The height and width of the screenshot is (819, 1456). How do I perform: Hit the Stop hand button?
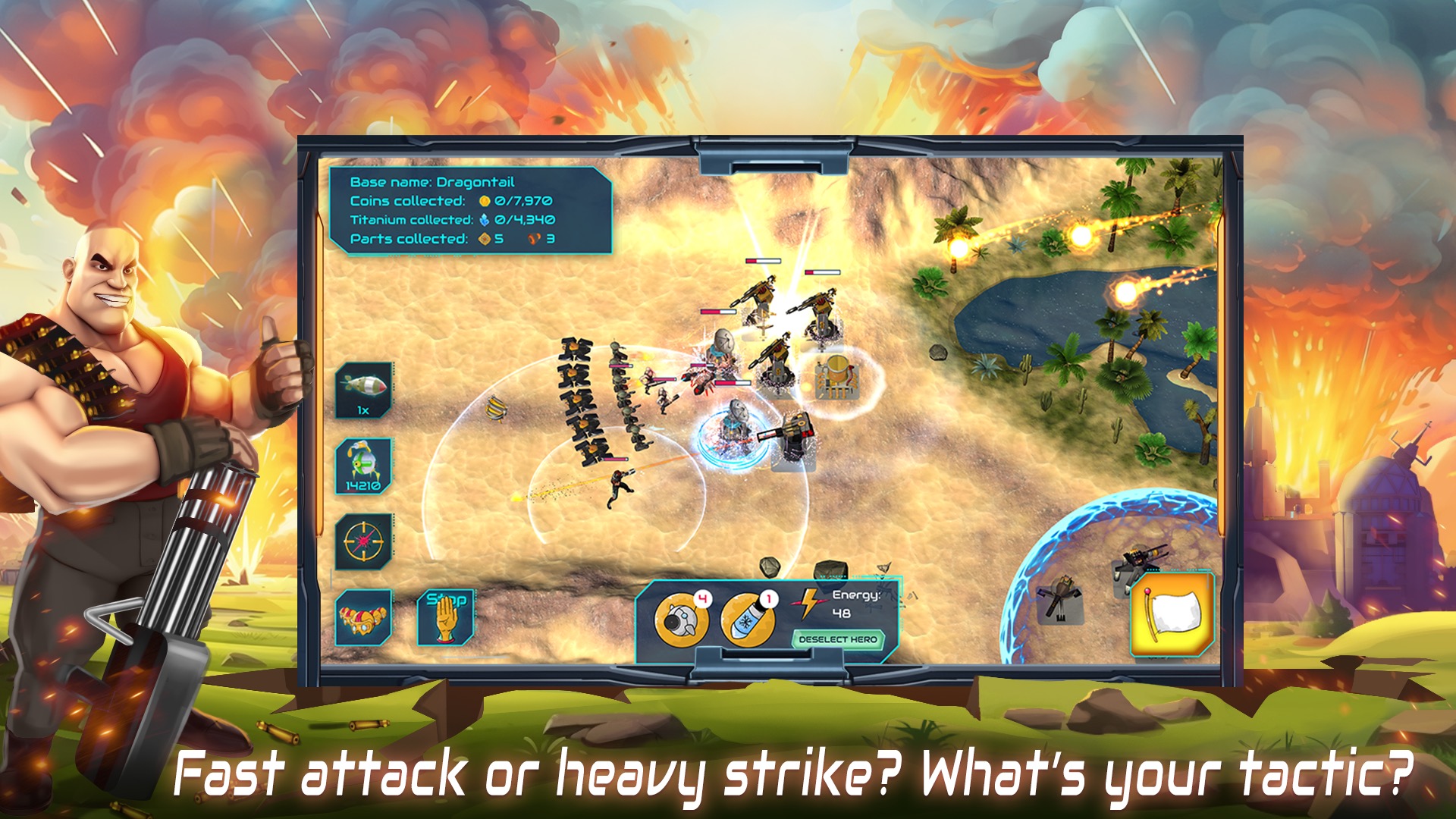[445, 617]
